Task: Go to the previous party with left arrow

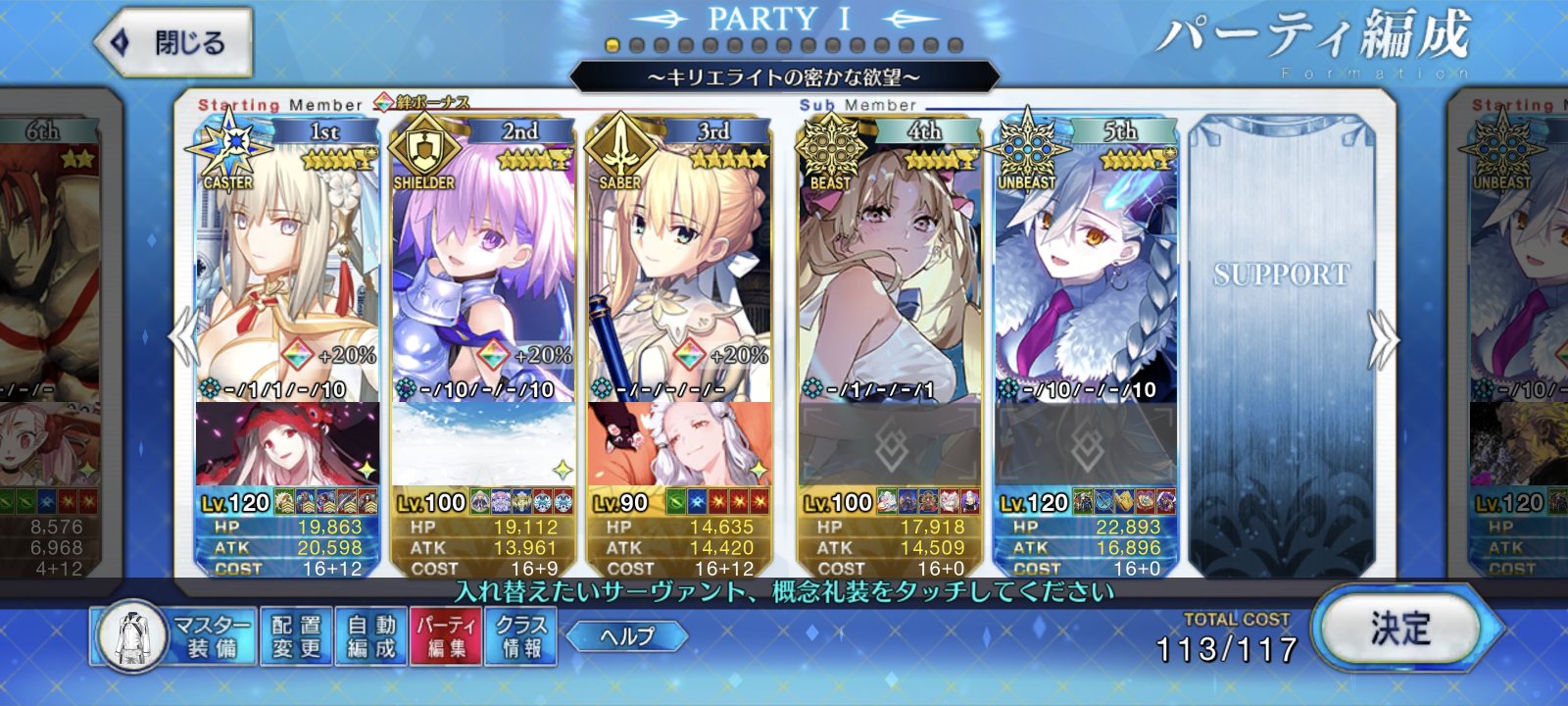Action: point(182,338)
